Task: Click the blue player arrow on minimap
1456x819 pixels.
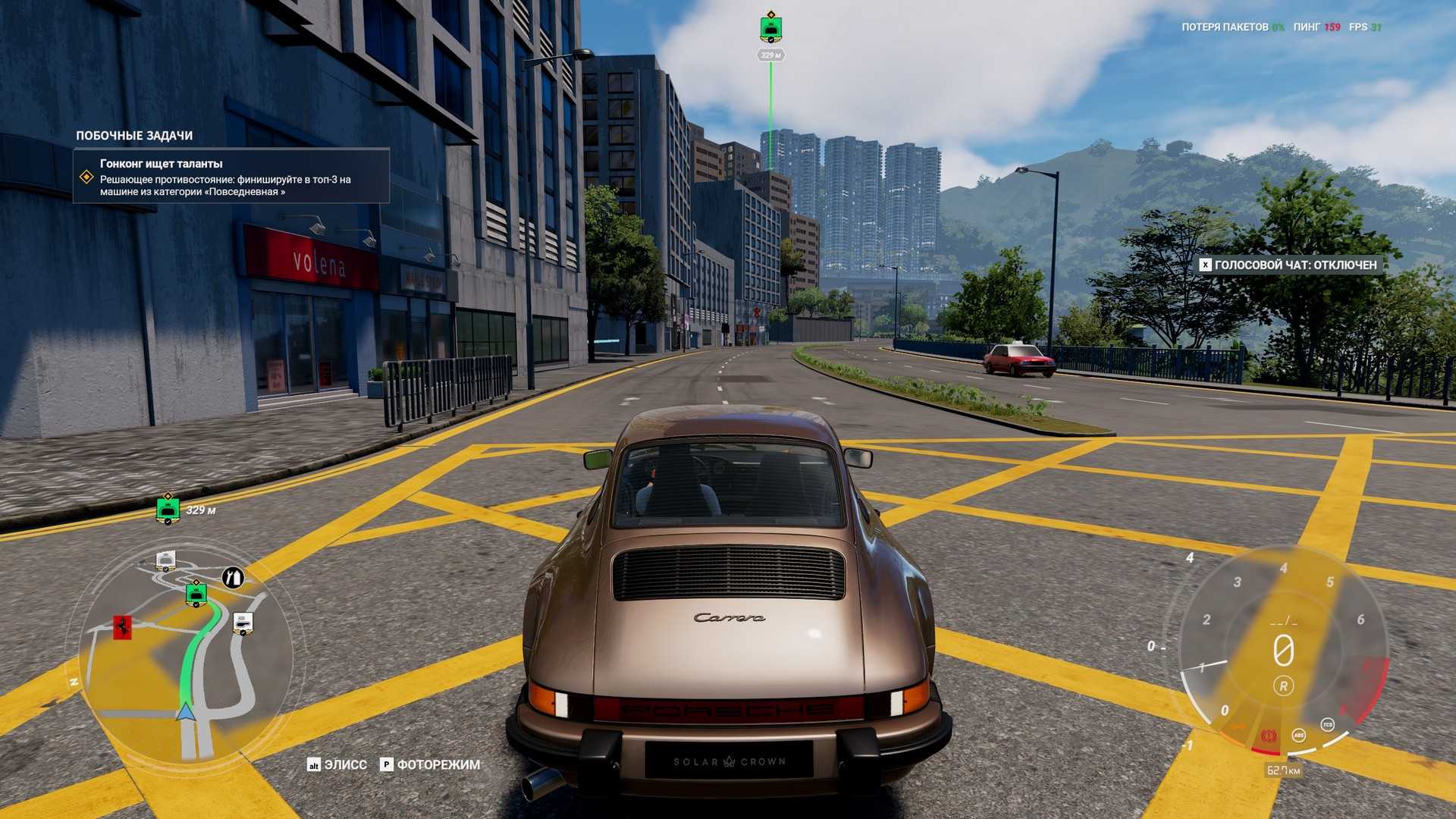Action: 185,711
